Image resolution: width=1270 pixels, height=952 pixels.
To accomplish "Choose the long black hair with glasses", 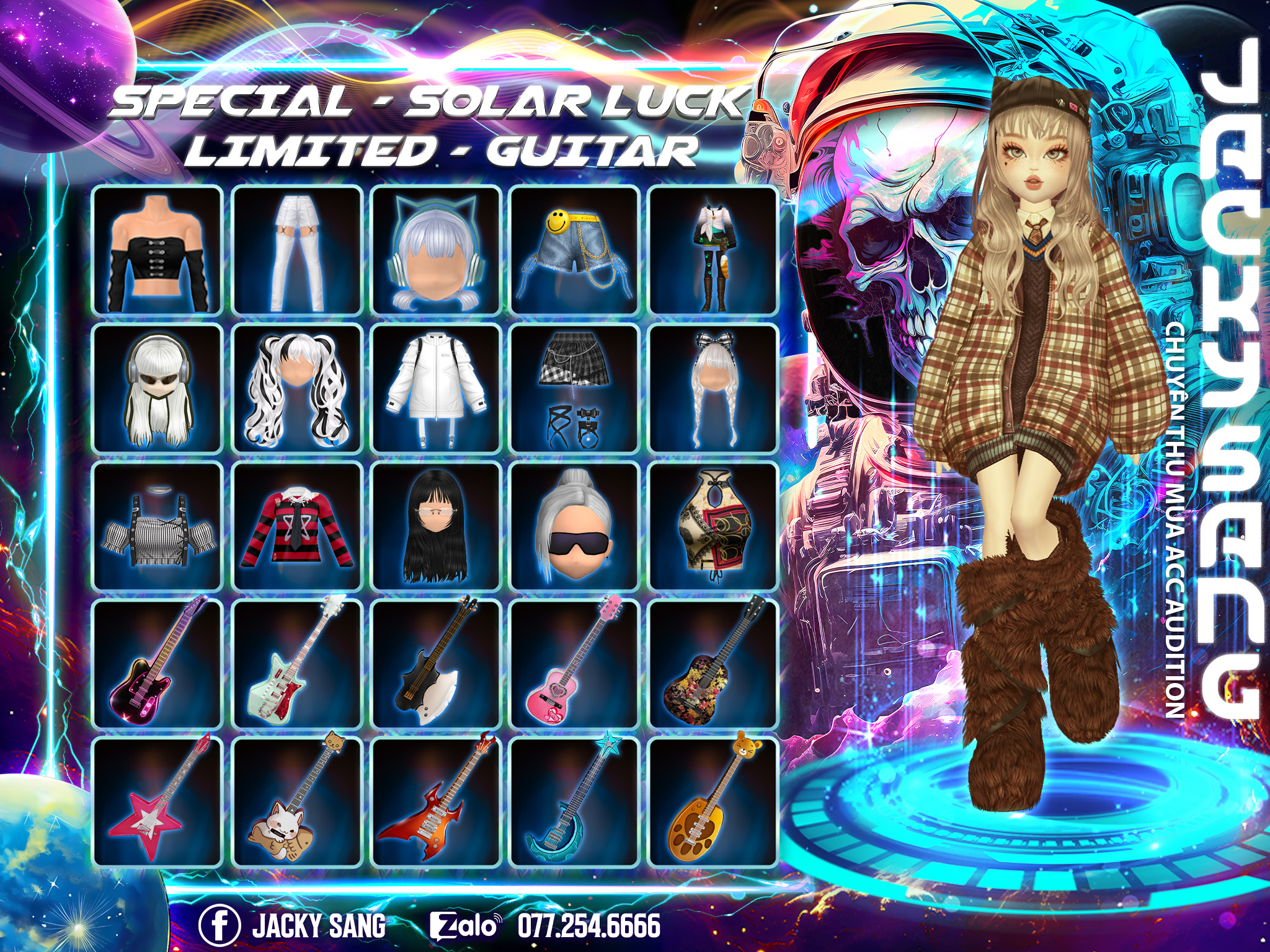I will tap(436, 526).
